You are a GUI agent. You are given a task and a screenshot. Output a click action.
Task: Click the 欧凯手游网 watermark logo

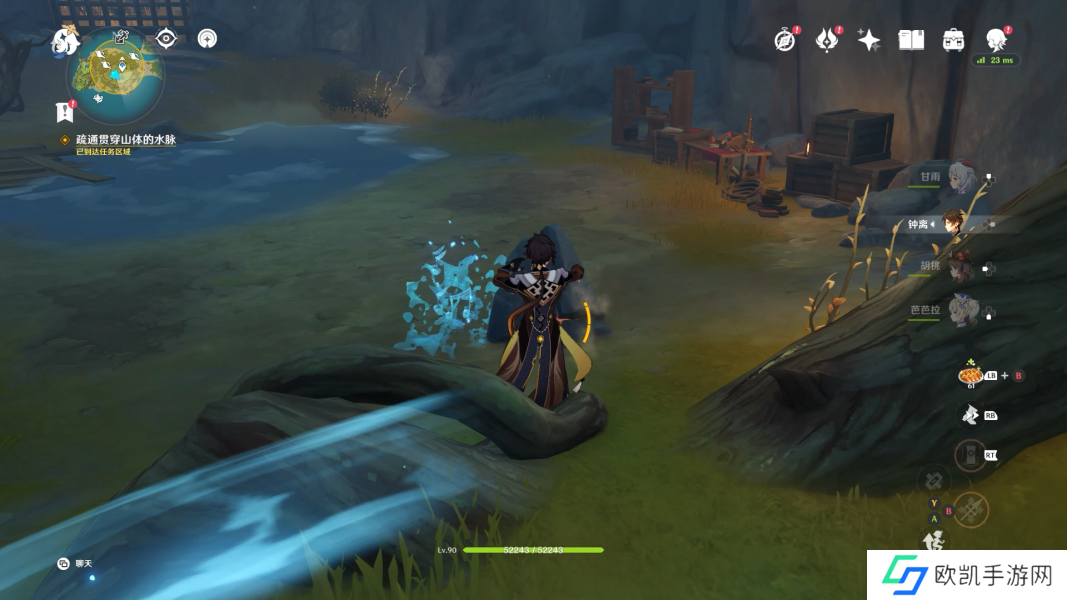coord(965,575)
